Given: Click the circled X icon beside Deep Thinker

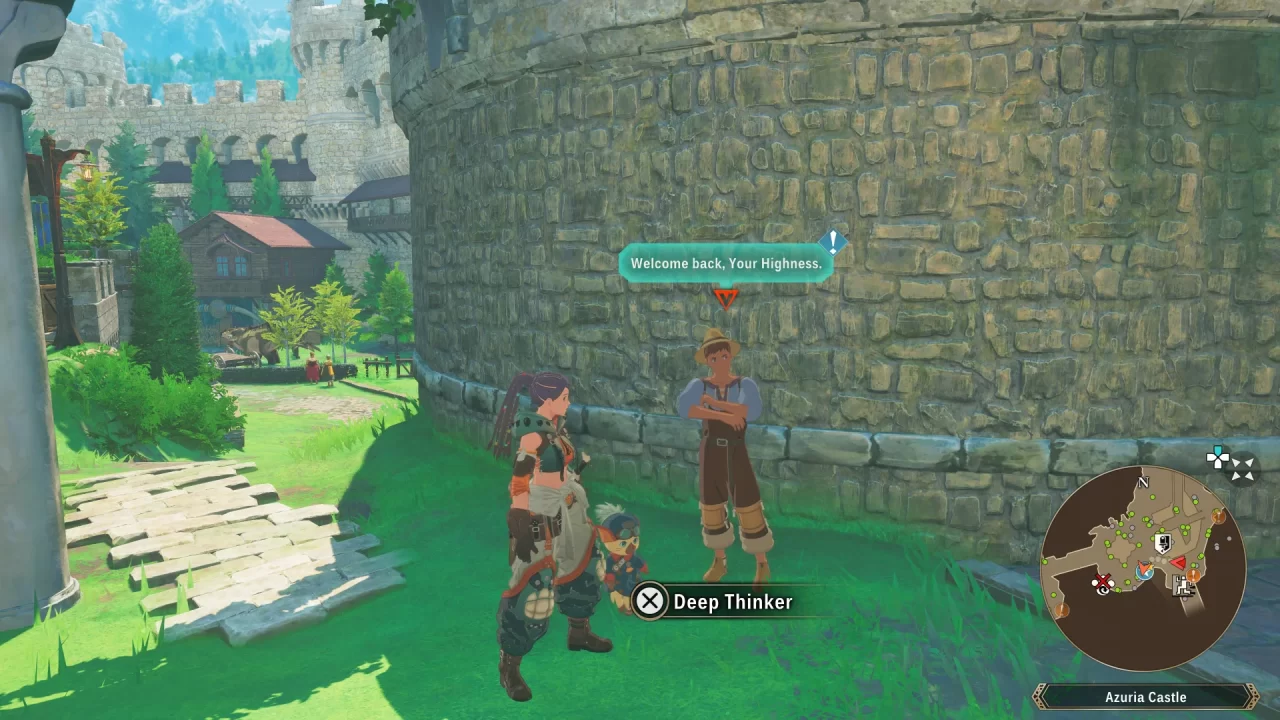Looking at the screenshot, I should pos(650,601).
